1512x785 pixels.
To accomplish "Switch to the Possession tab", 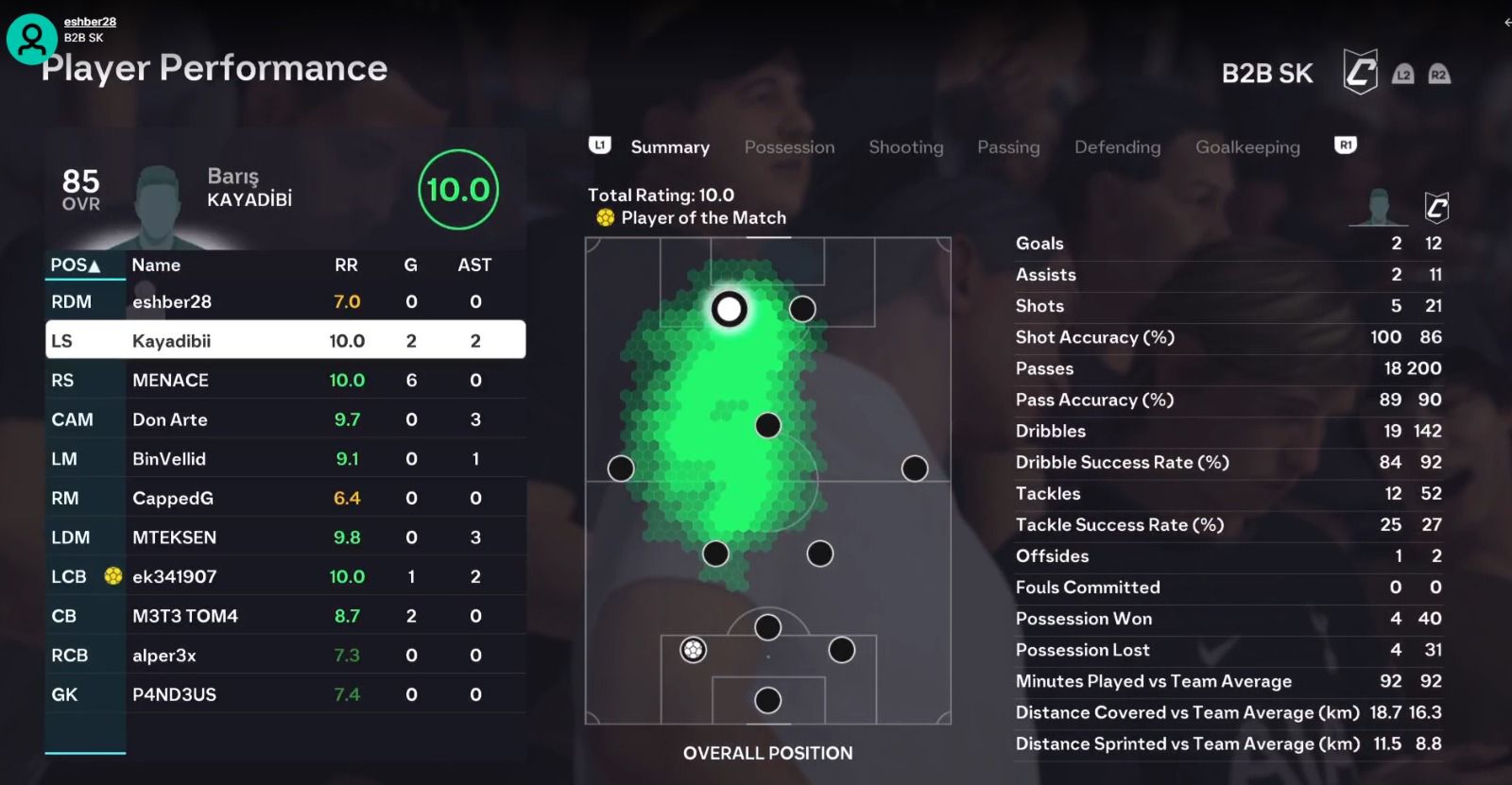I will click(x=789, y=147).
